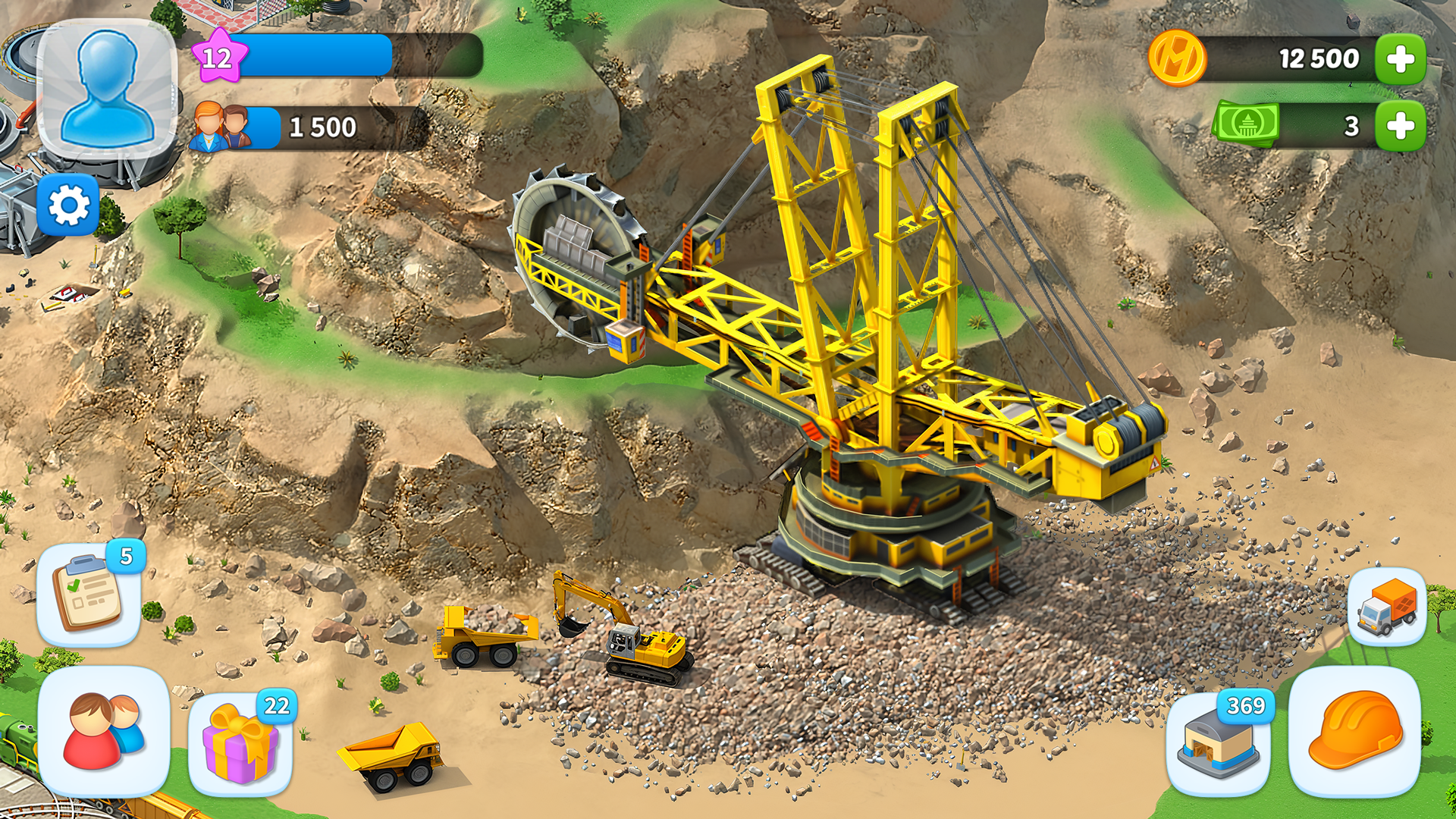The width and height of the screenshot is (1456, 819).
Task: Open the orange hard hat build menu
Action: [1354, 730]
